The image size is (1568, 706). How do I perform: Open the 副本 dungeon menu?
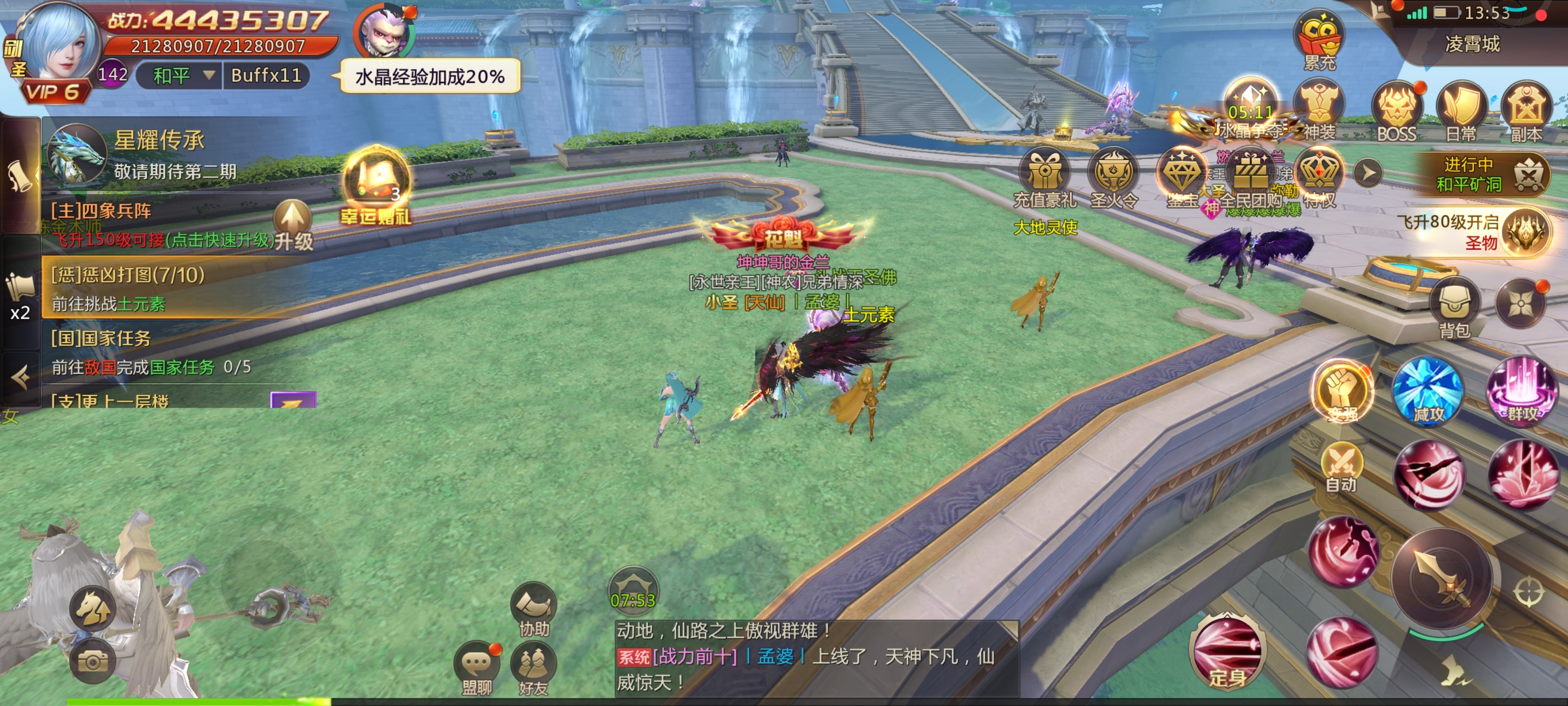point(1526,110)
